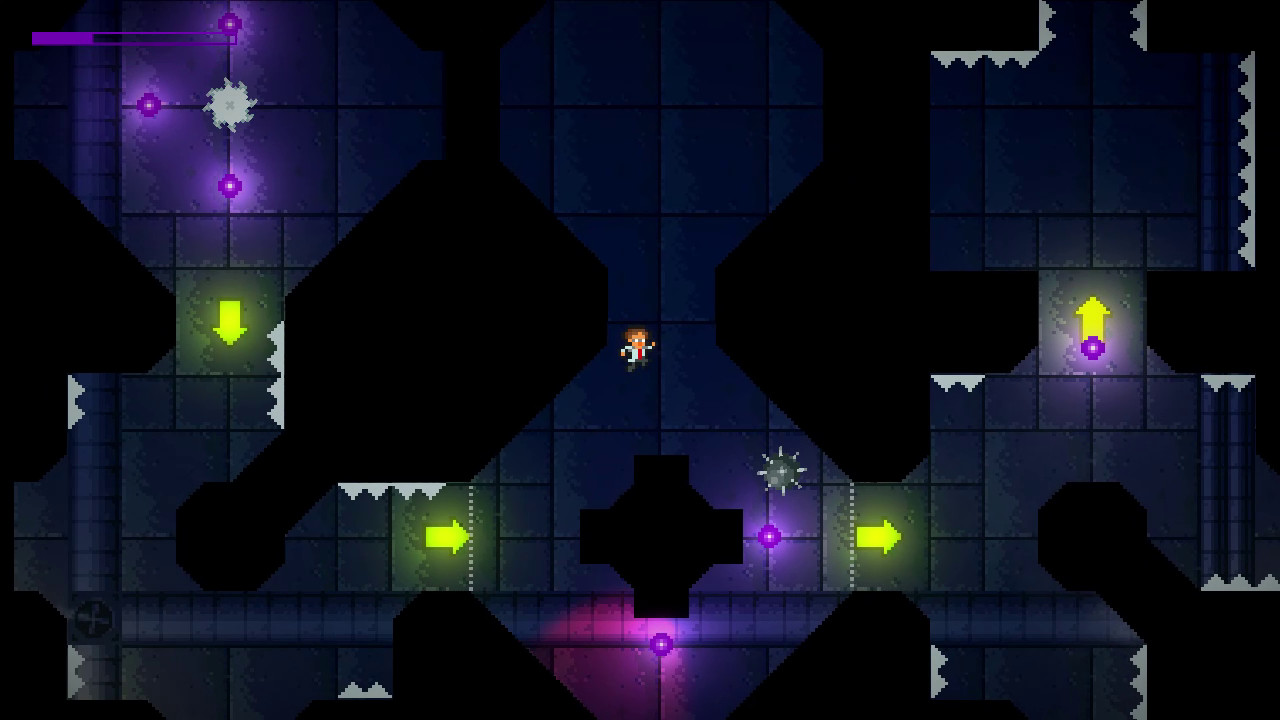The width and height of the screenshot is (1280, 720).
Task: Toggle the orb next to the spiked mine
Action: (768, 535)
